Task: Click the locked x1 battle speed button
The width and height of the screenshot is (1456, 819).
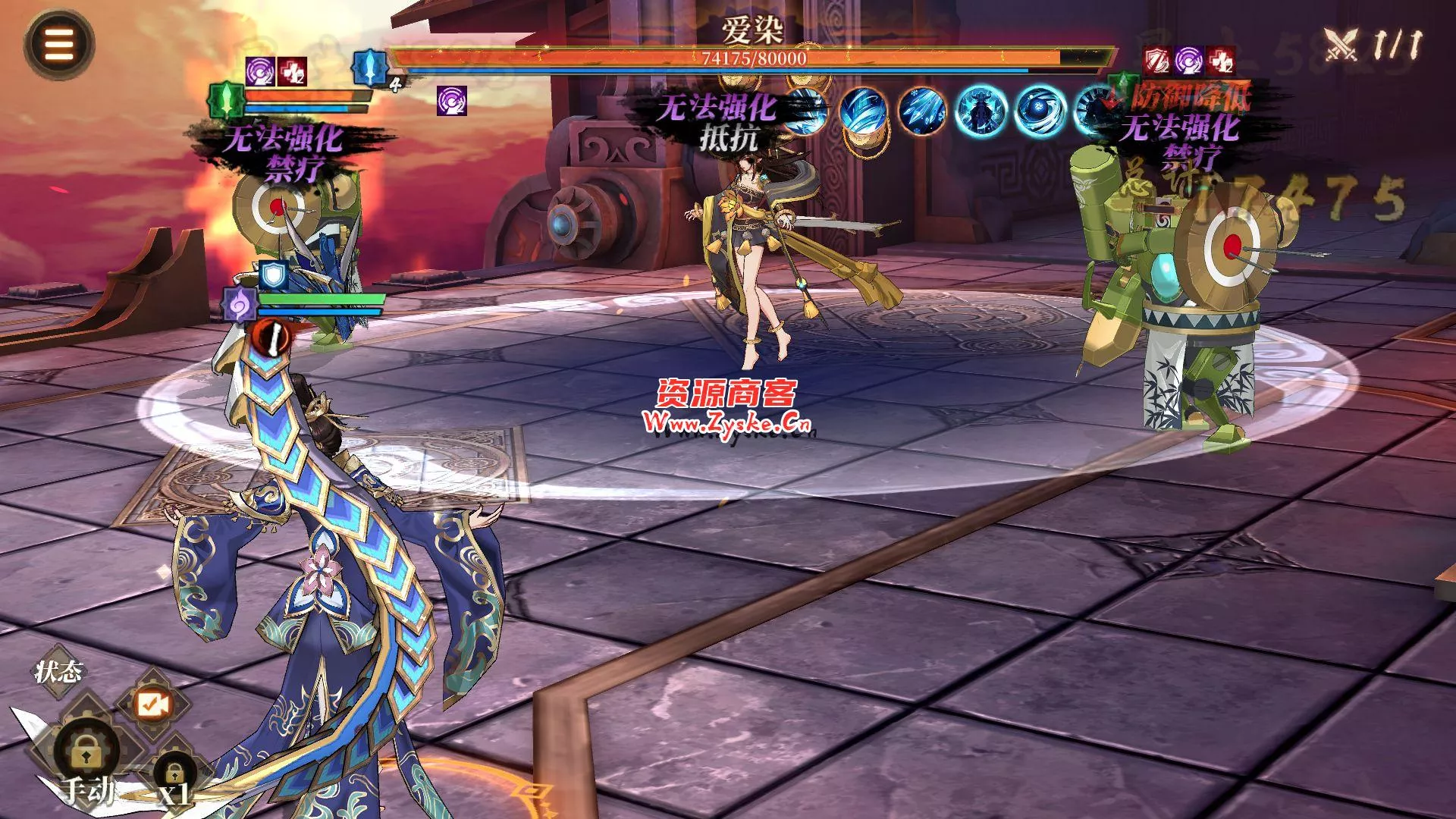Action: [x=175, y=775]
